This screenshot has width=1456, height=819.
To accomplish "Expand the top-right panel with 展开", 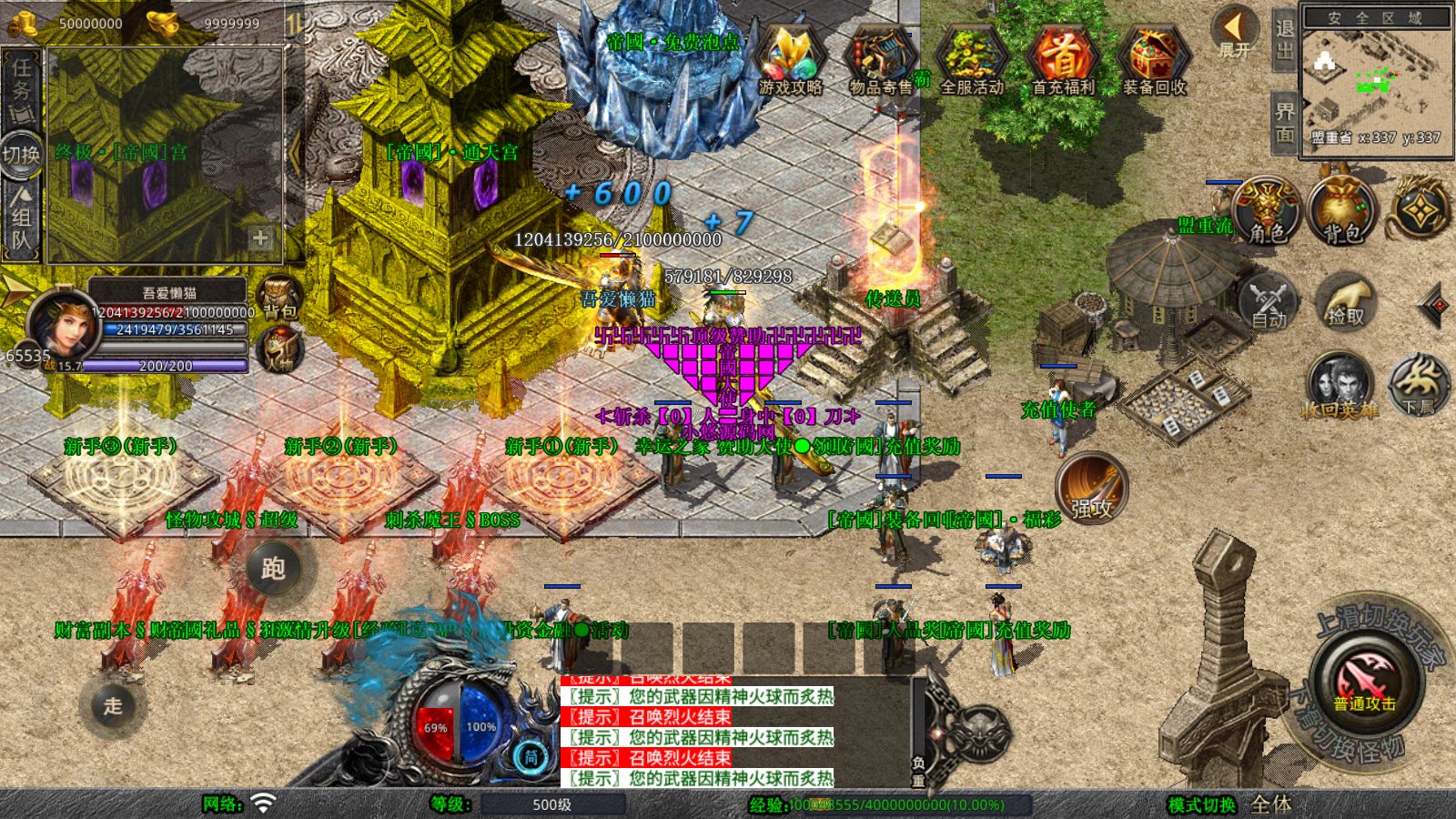I will click(x=1235, y=30).
